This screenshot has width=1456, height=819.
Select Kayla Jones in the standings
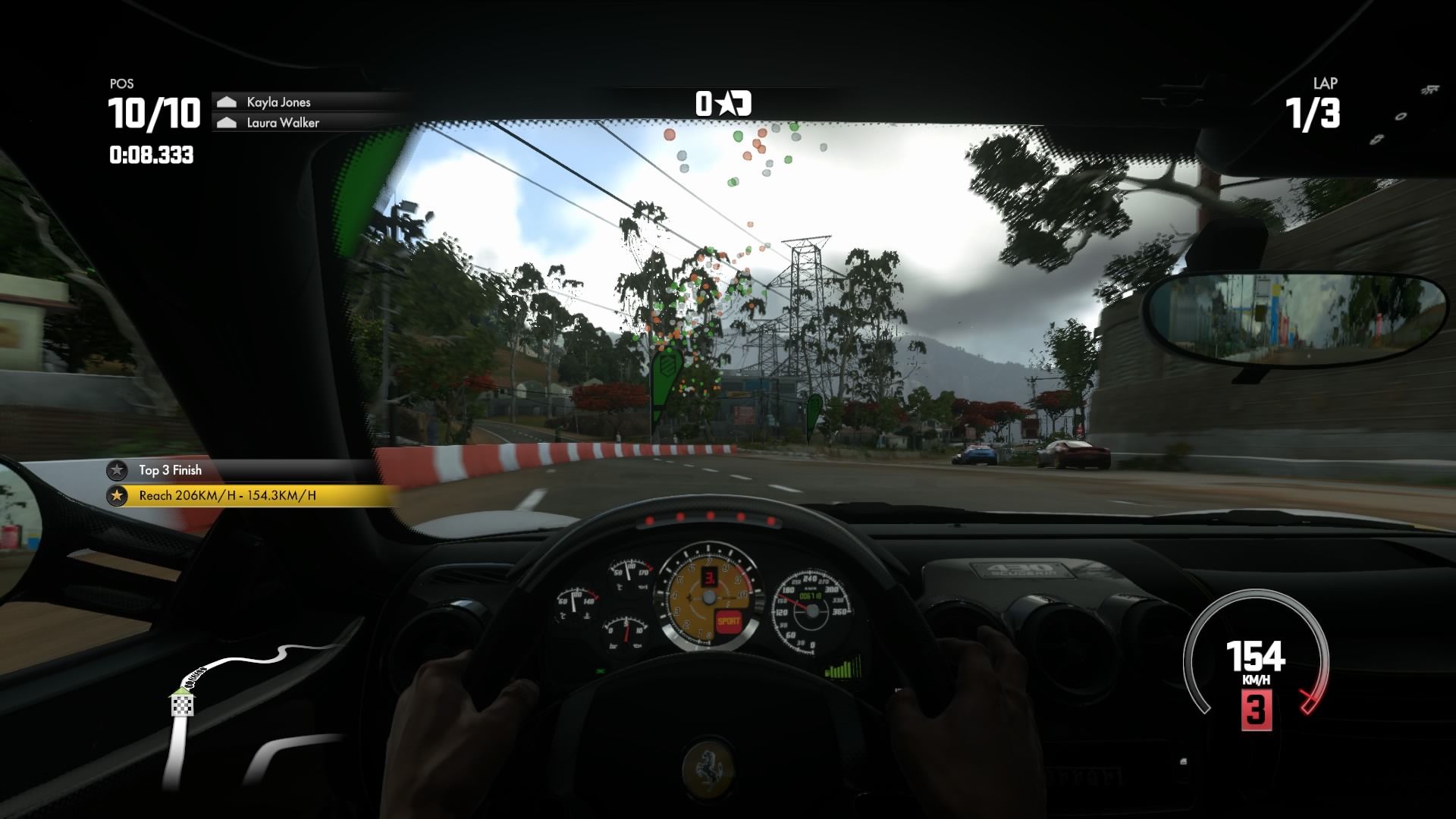(278, 102)
